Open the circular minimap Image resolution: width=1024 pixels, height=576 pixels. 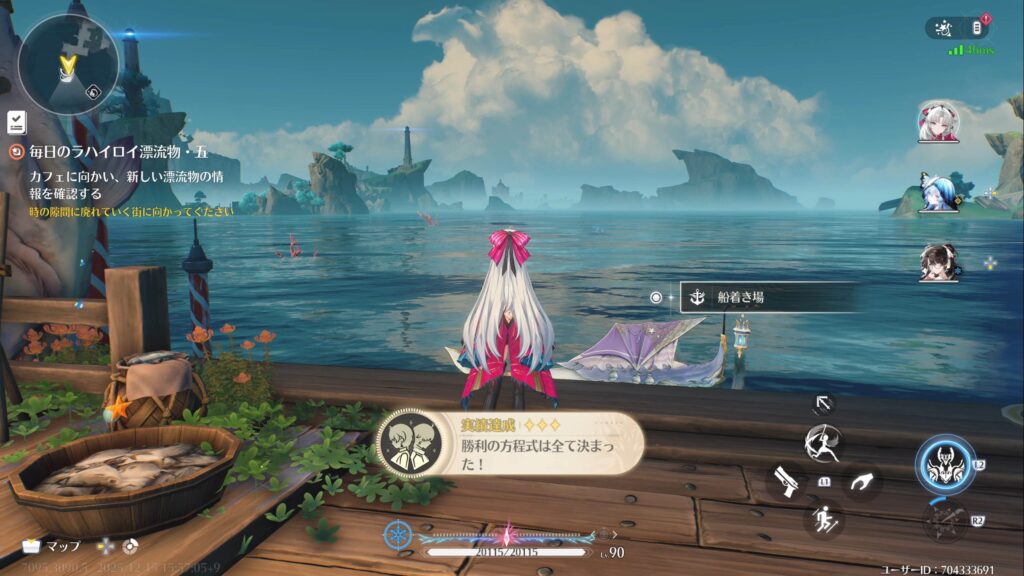point(67,63)
